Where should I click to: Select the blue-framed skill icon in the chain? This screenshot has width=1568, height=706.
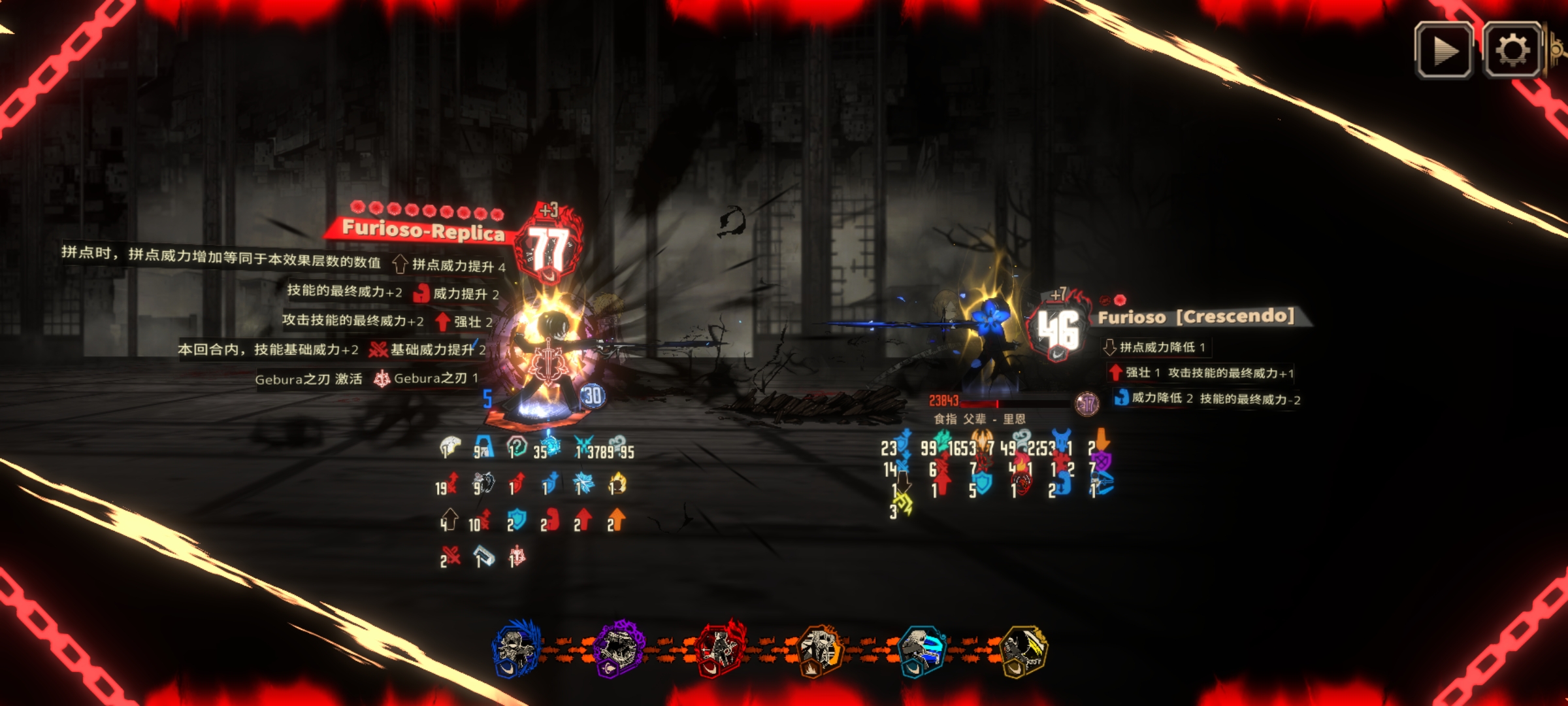click(x=516, y=649)
